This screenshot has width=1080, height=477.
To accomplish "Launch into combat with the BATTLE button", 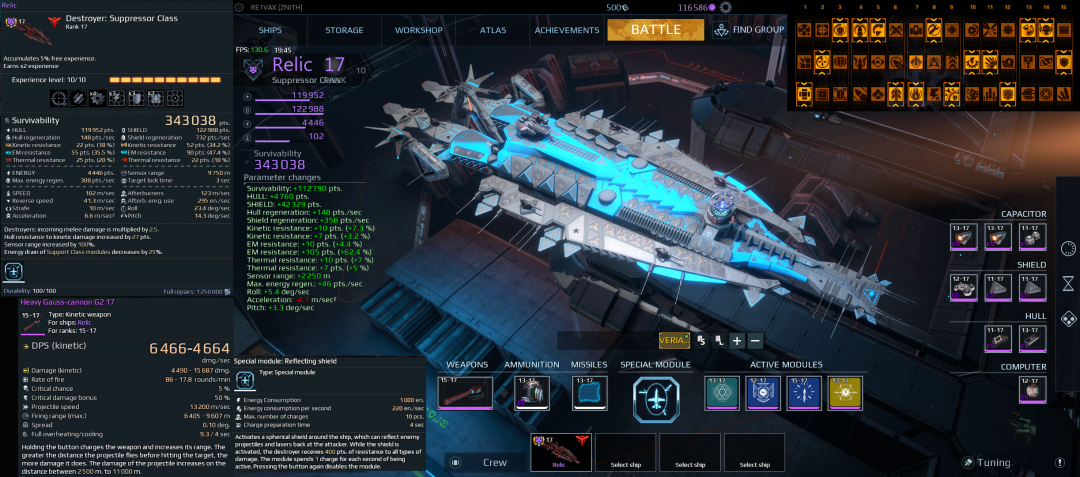I will click(655, 30).
